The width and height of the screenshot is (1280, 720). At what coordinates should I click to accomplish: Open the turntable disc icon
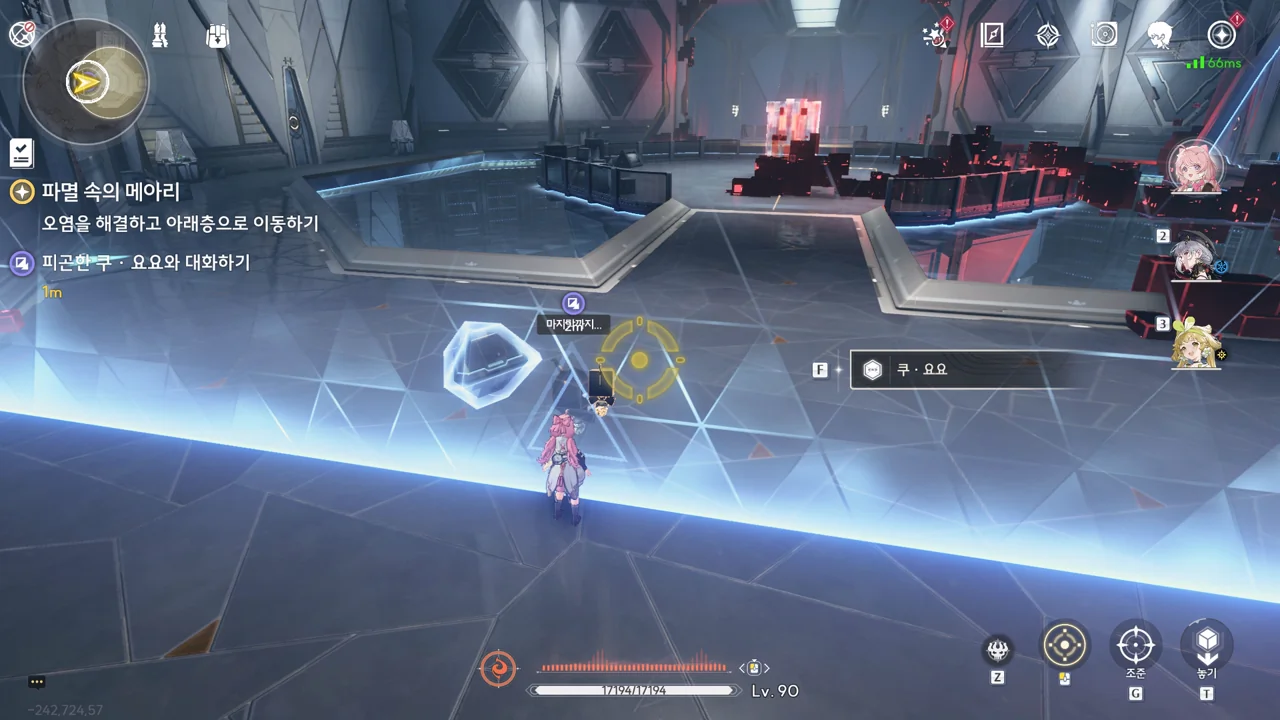[x=1104, y=36]
